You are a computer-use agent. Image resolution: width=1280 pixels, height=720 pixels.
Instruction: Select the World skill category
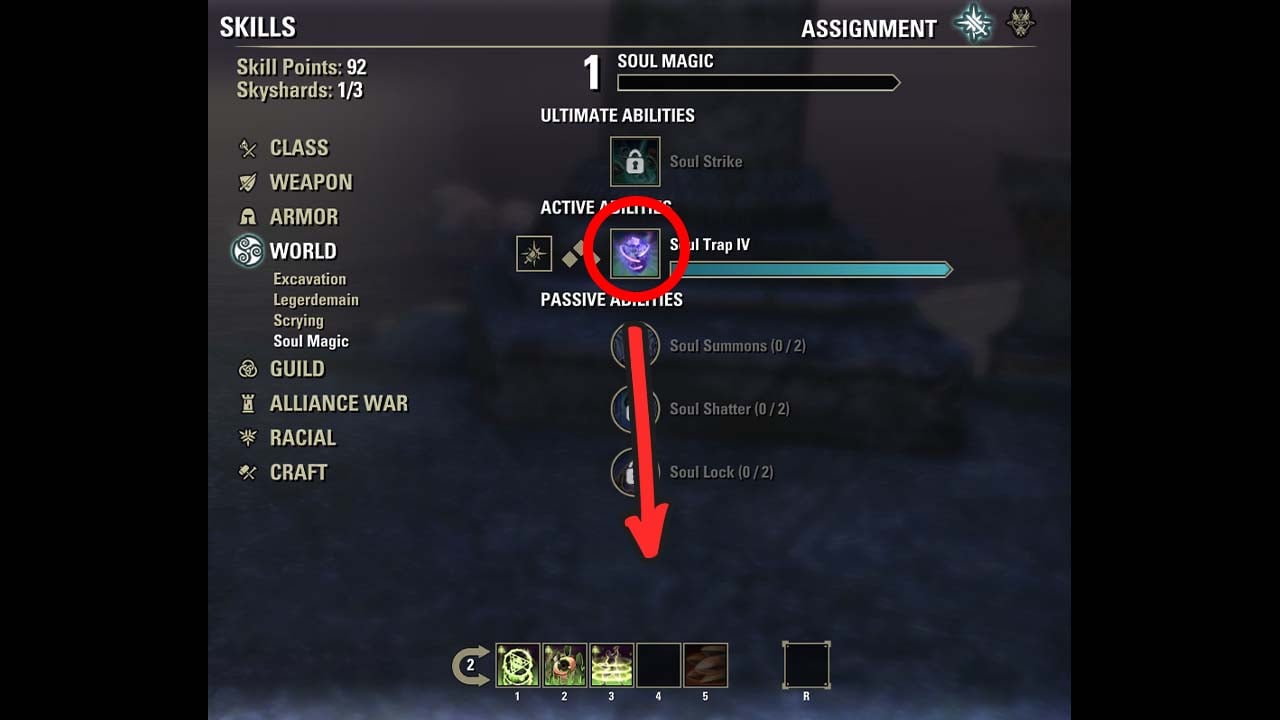coord(302,251)
